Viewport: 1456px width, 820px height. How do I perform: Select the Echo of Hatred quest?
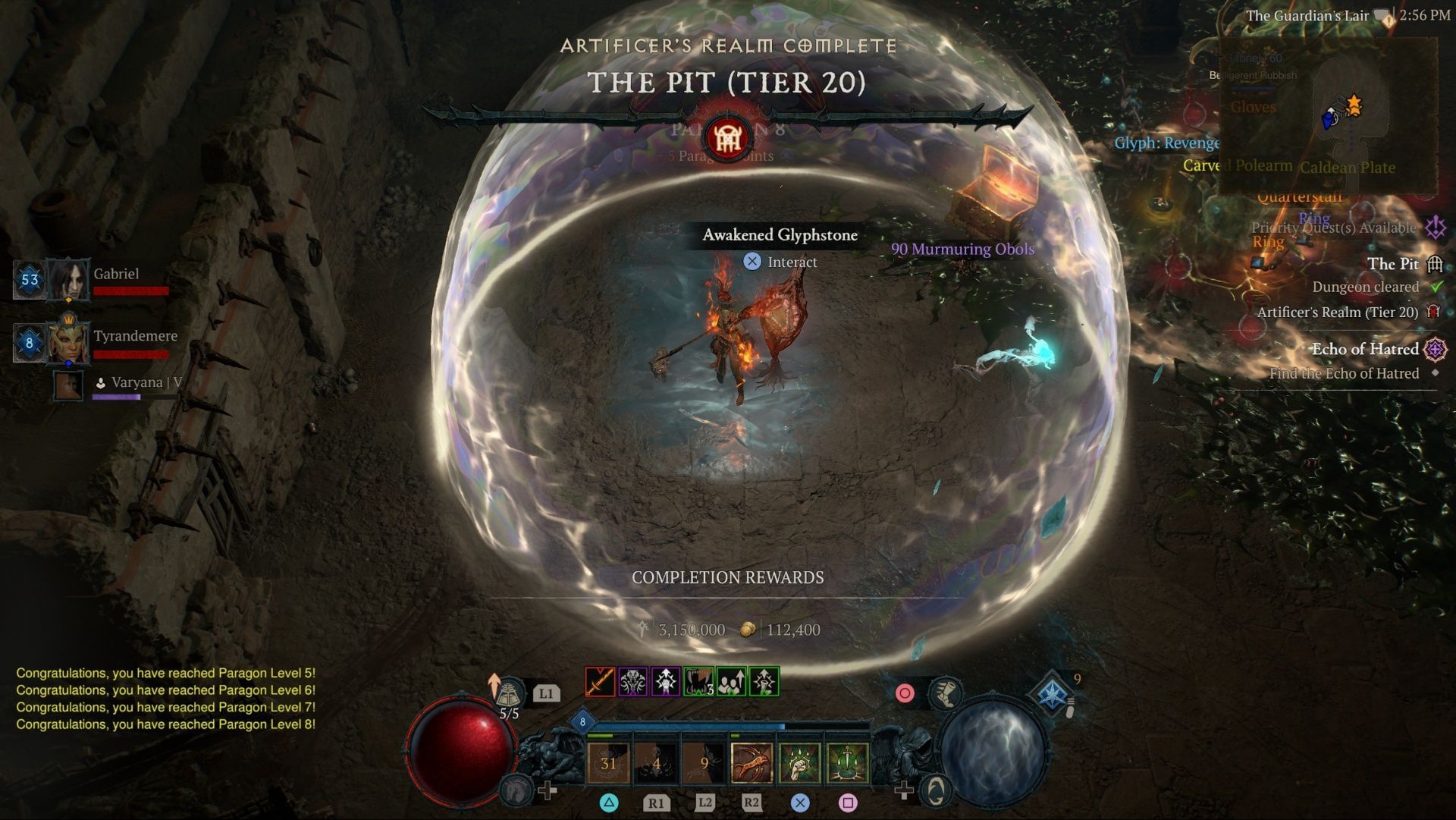(x=1365, y=349)
